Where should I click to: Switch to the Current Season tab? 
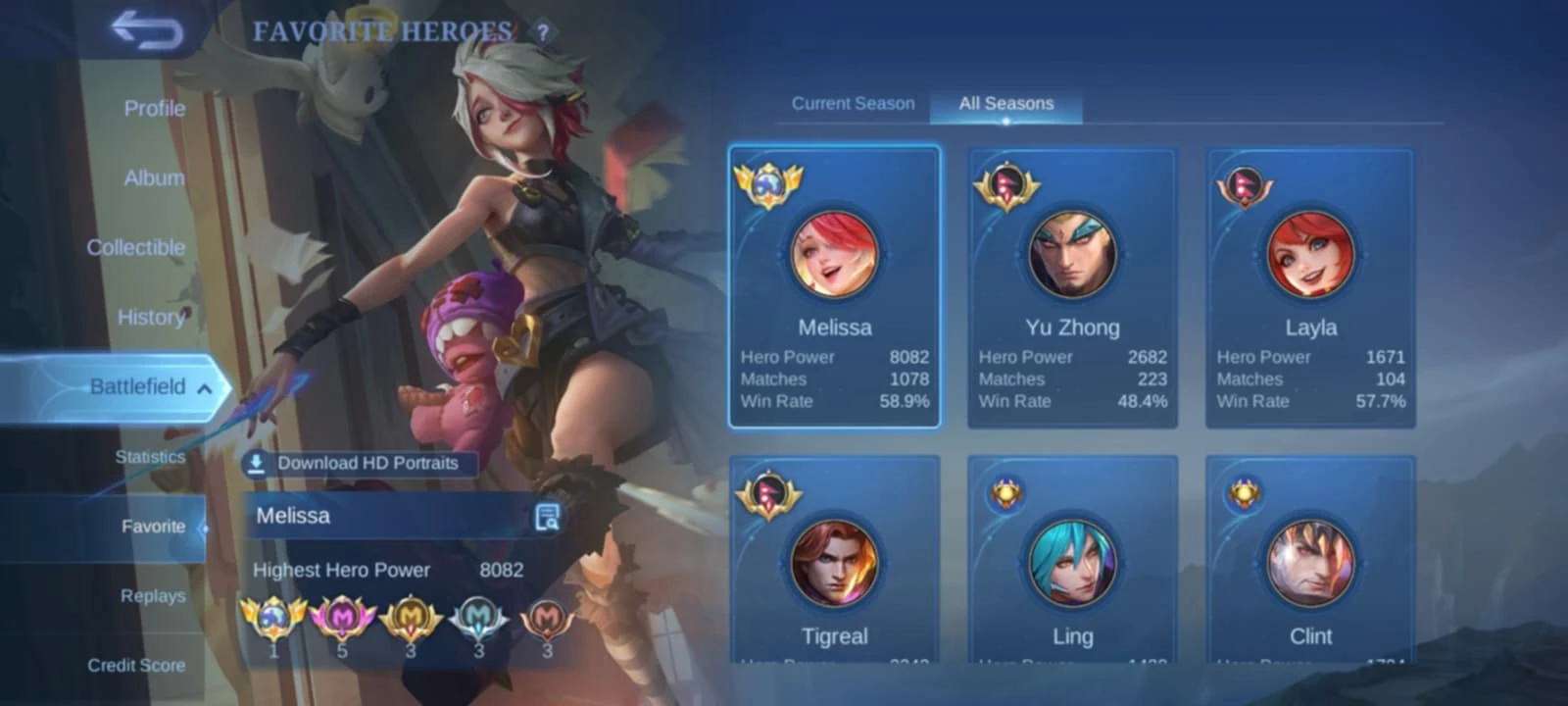point(853,104)
